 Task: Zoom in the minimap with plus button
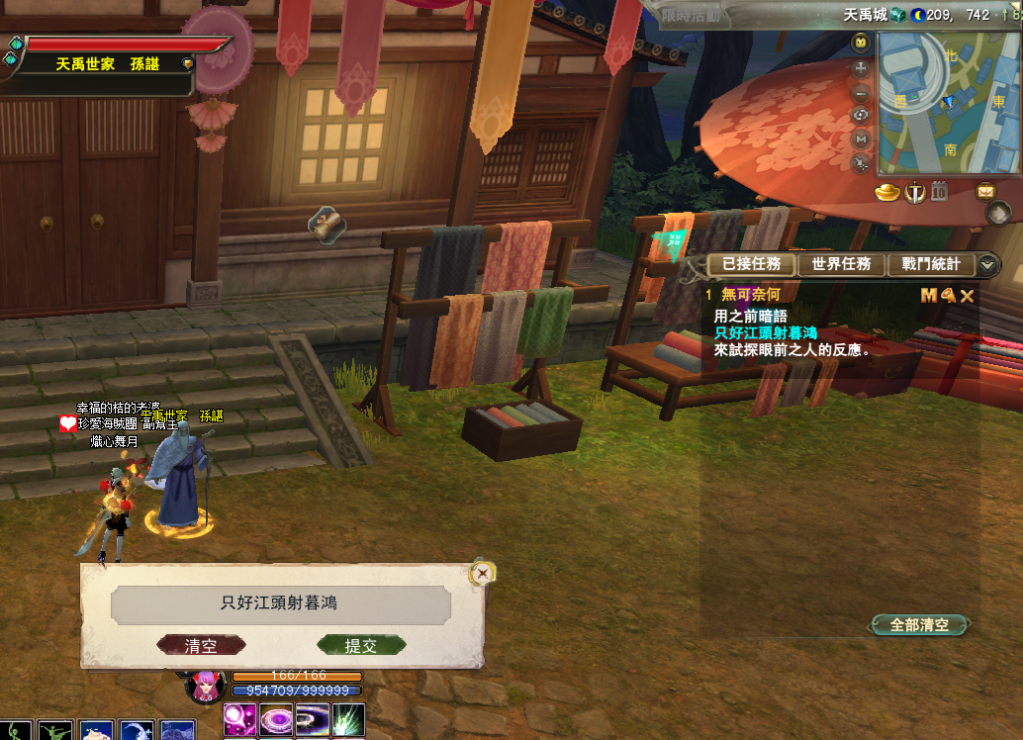pos(860,68)
